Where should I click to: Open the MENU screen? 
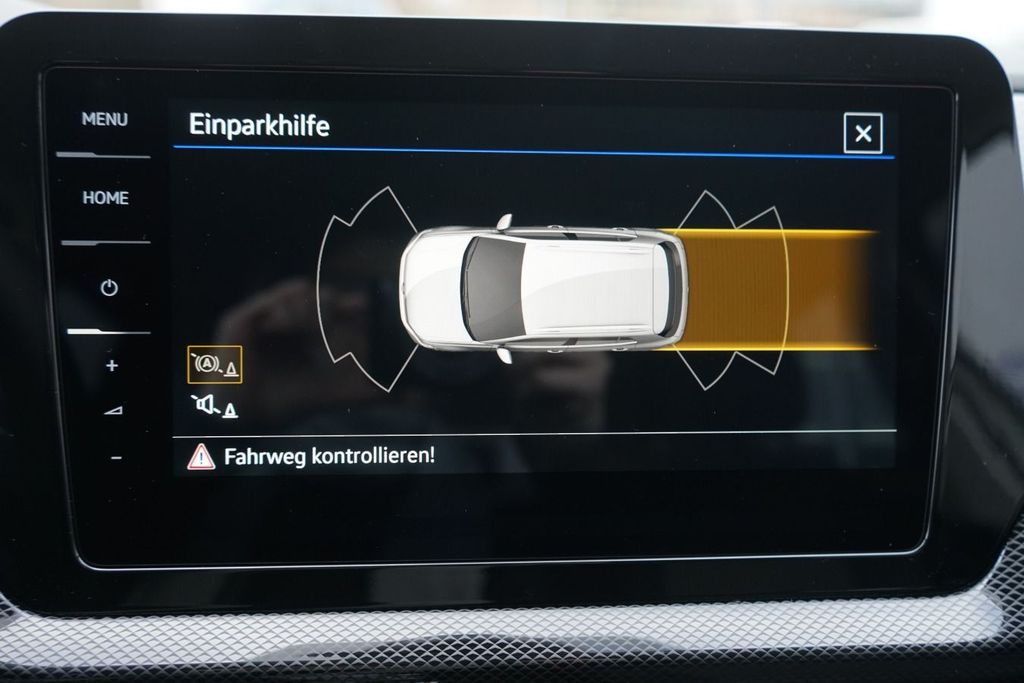[x=105, y=119]
